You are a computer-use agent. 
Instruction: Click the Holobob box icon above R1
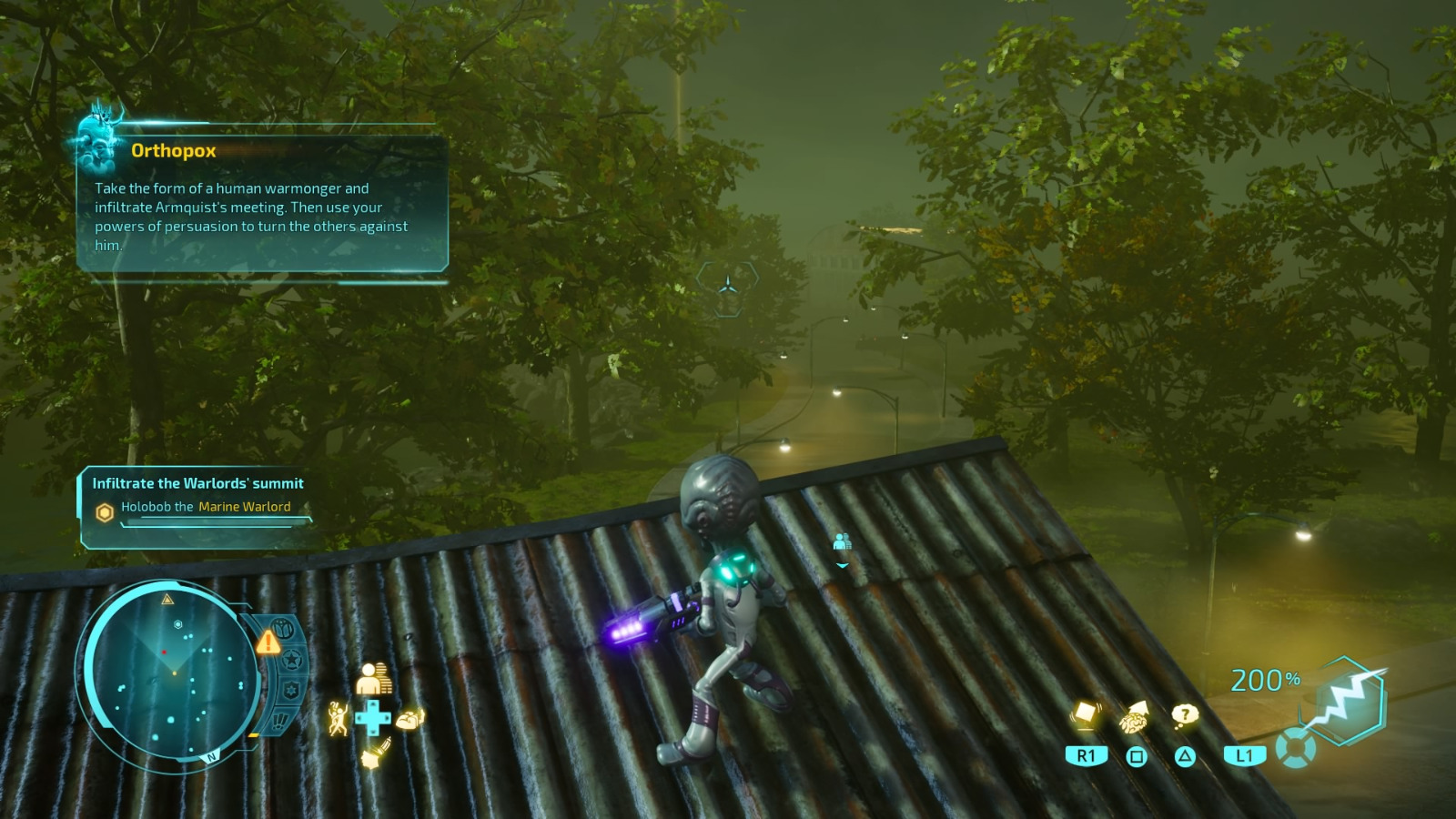coord(1087,714)
